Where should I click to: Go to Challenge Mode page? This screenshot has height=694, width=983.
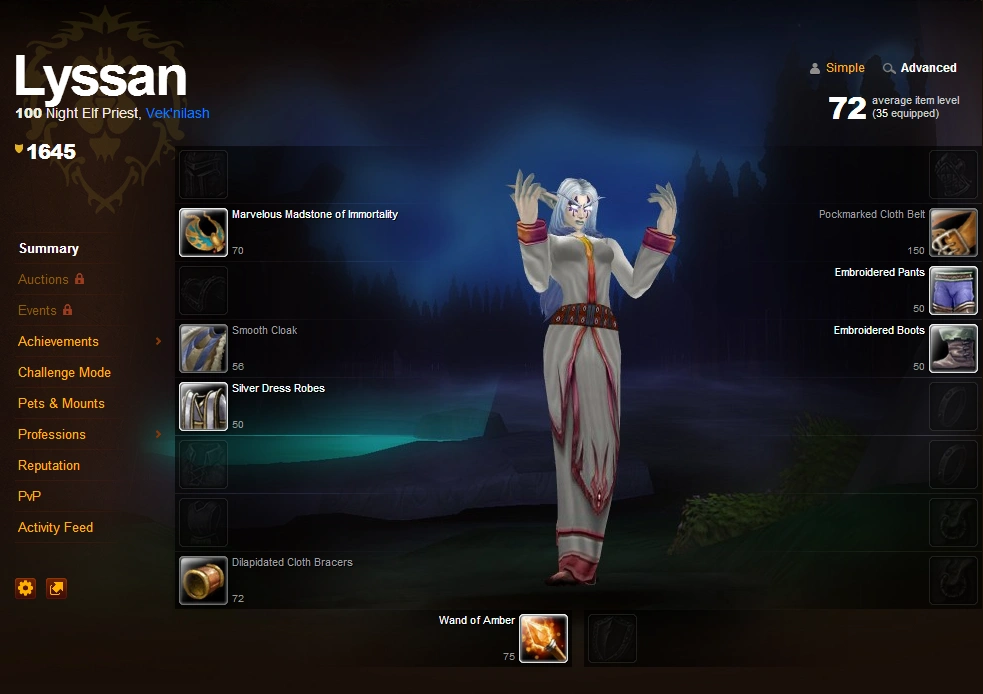pyautogui.click(x=64, y=373)
